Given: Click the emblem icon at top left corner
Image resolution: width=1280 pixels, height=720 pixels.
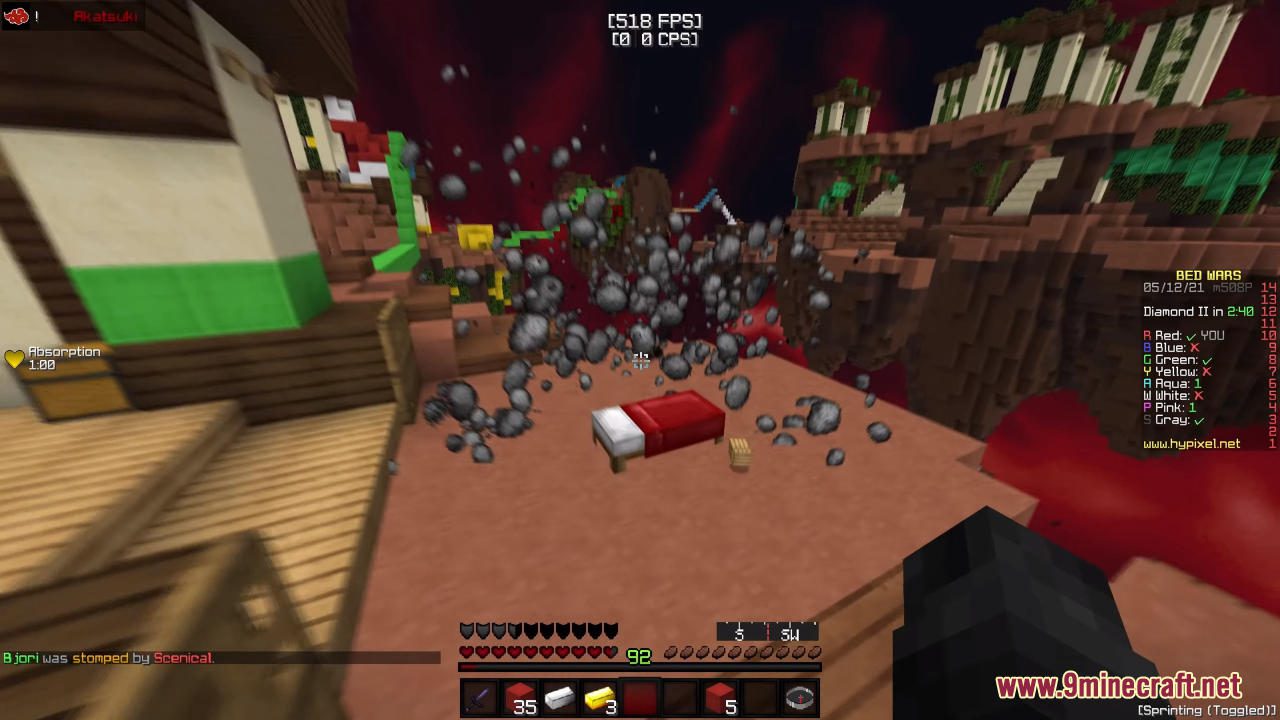Looking at the screenshot, I should point(15,15).
